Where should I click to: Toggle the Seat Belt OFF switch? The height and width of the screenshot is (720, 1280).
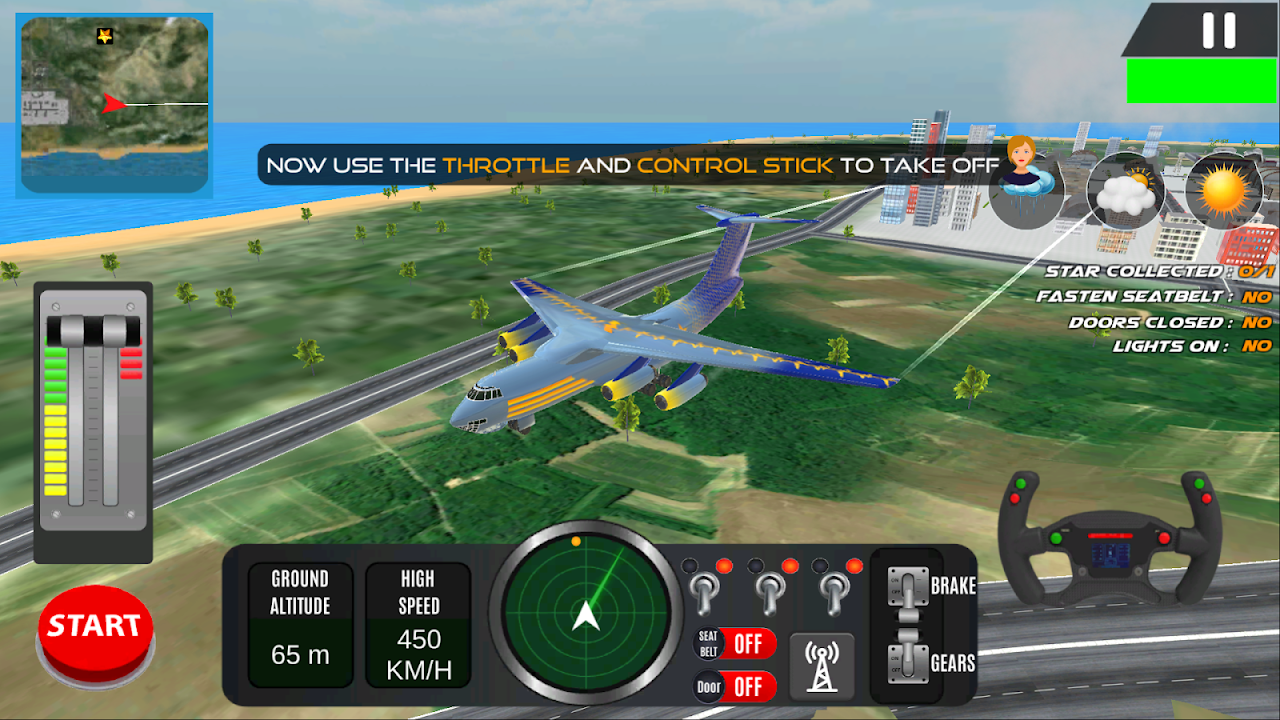click(x=737, y=643)
